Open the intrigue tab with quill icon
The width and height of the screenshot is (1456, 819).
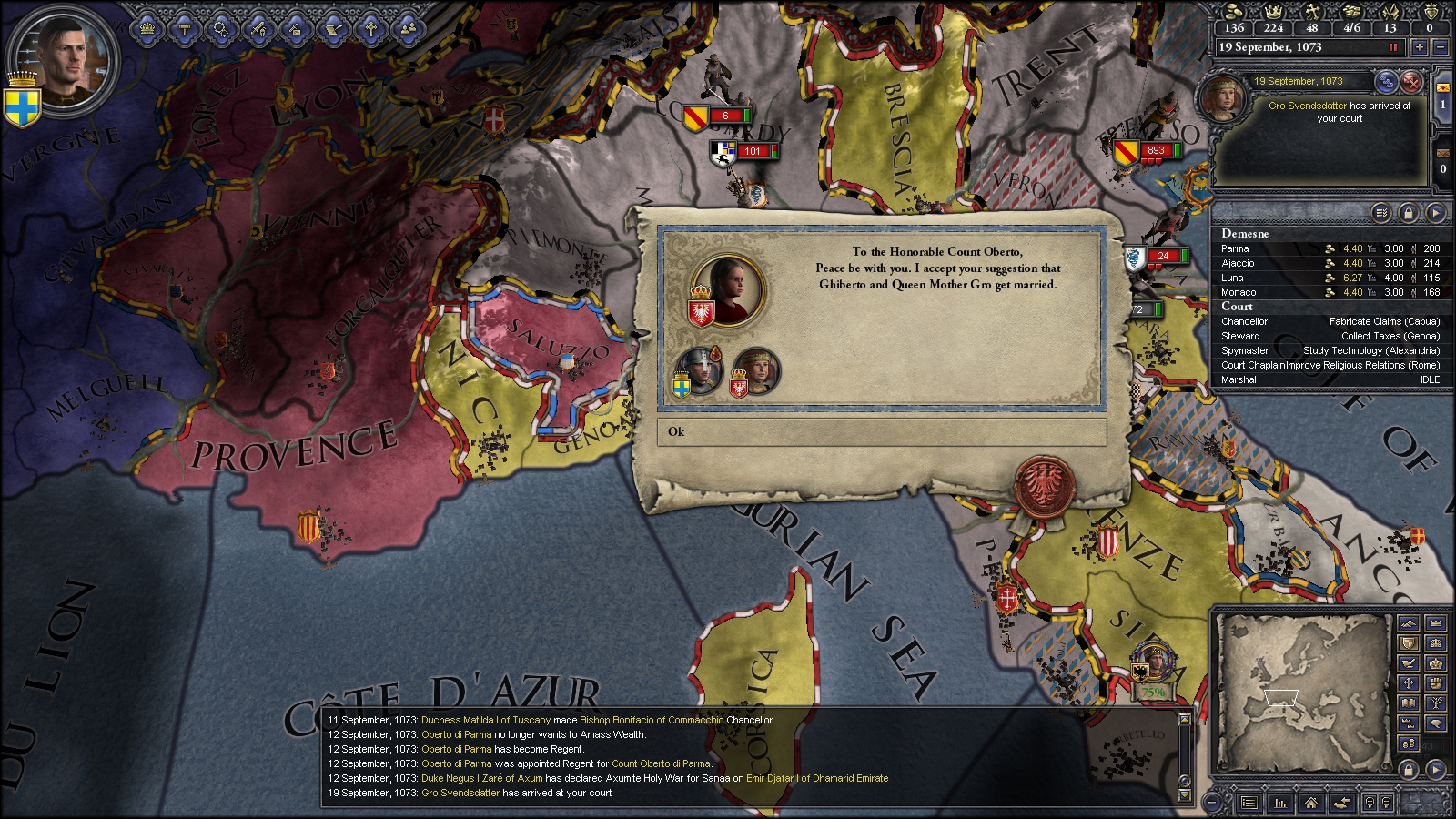(333, 28)
